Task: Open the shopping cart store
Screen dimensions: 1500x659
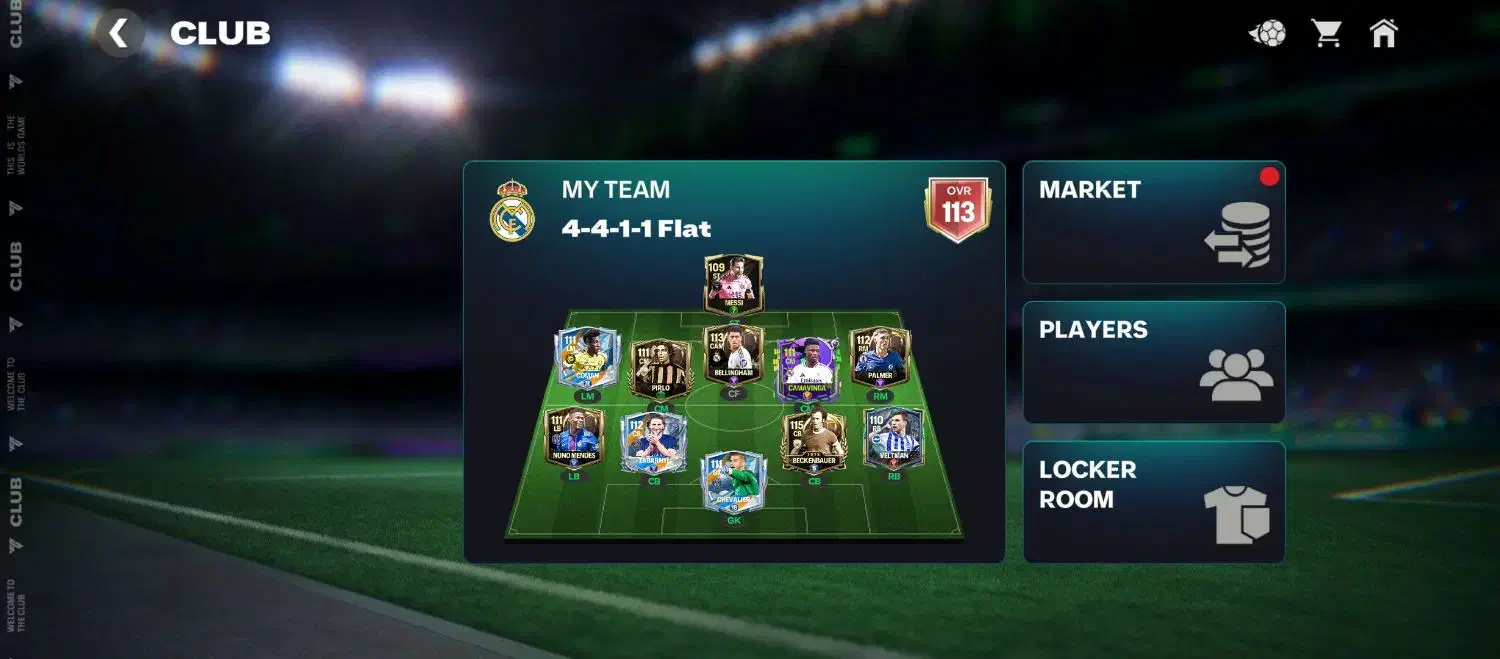Action: coord(1326,33)
